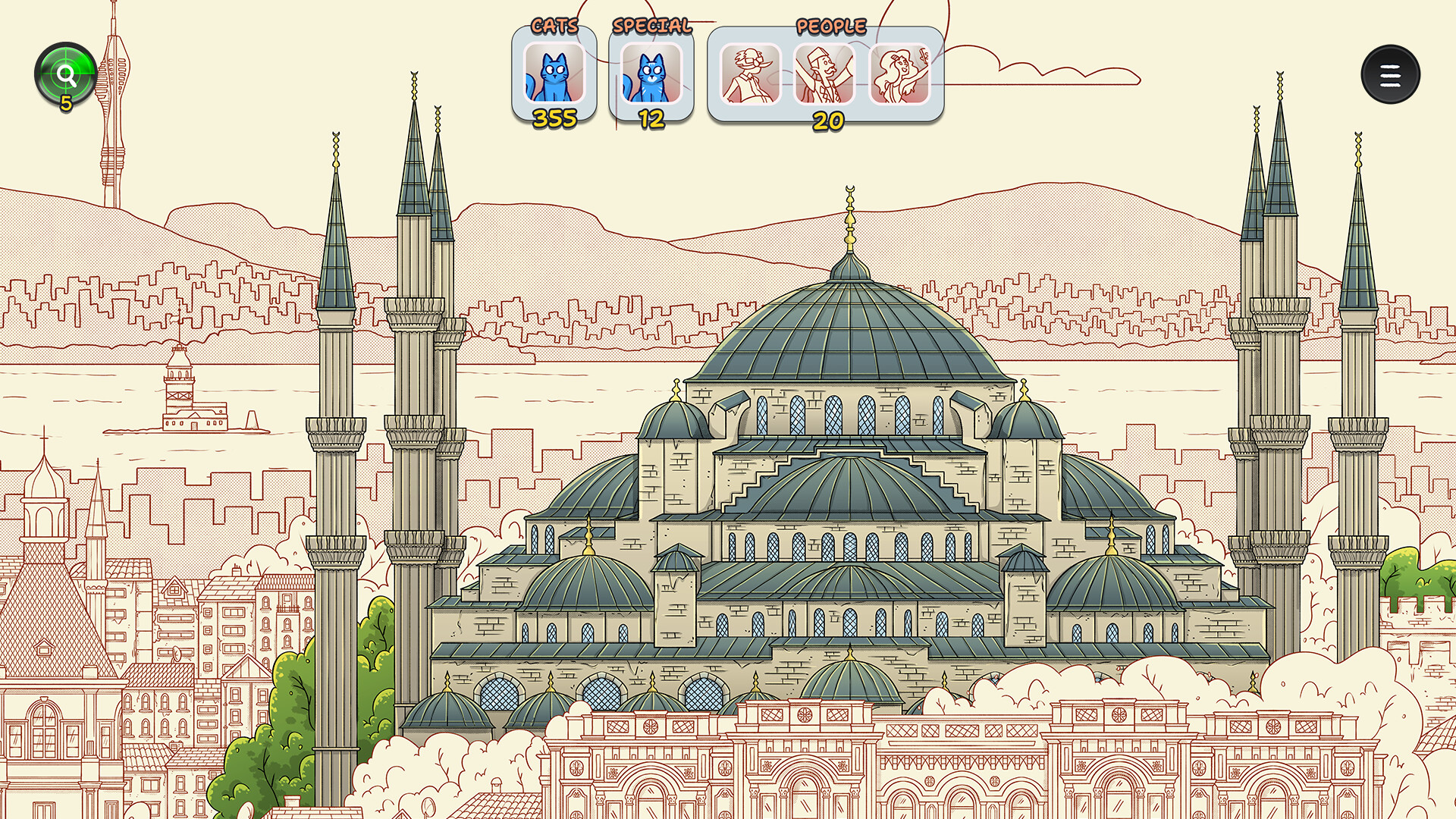Image resolution: width=1456 pixels, height=819 pixels.
Task: Open the hamburger menu in top right
Action: click(x=1392, y=74)
